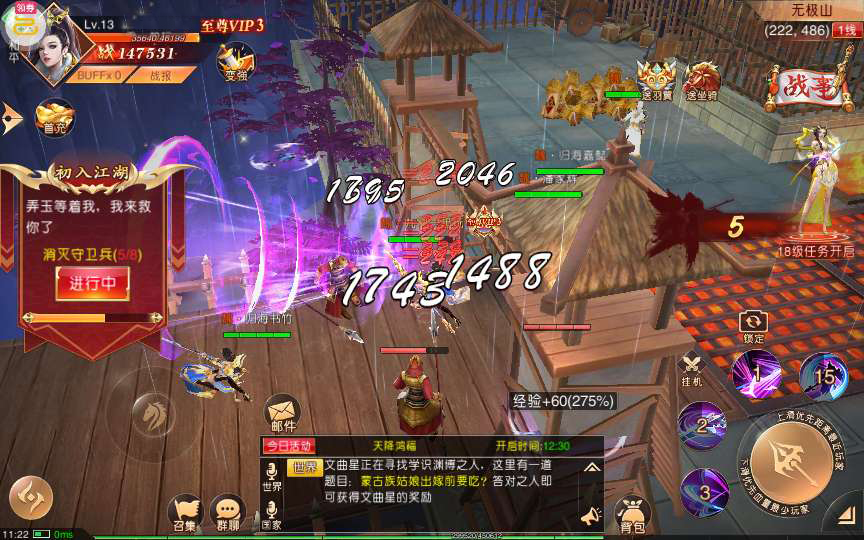Expand the chat panel with the up arrows
Viewport: 864px width, 540px height.
[591, 467]
